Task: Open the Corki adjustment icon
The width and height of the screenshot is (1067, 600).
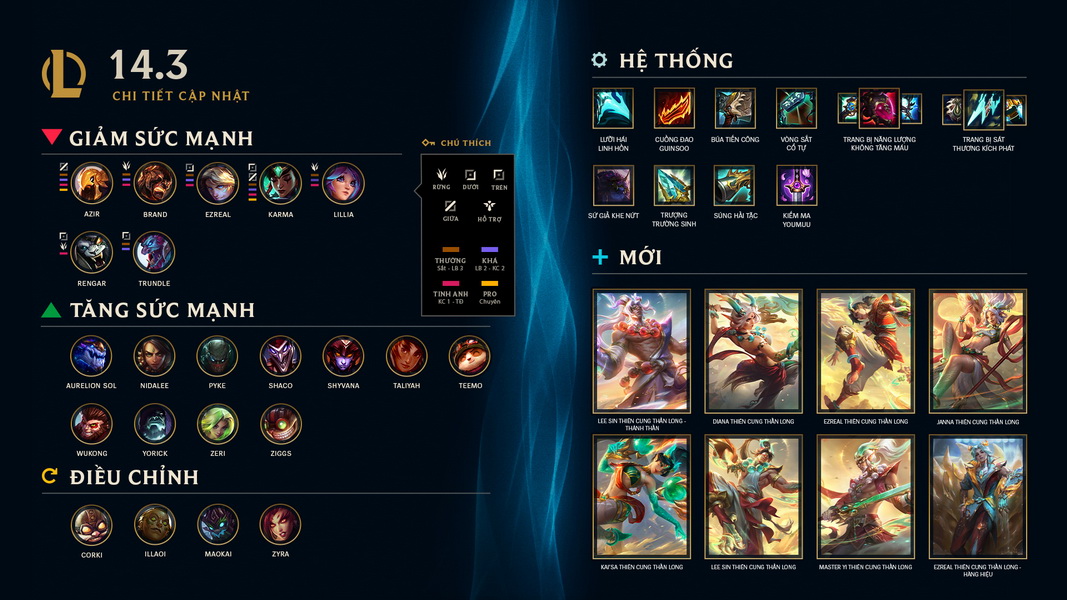Action: coord(91,525)
